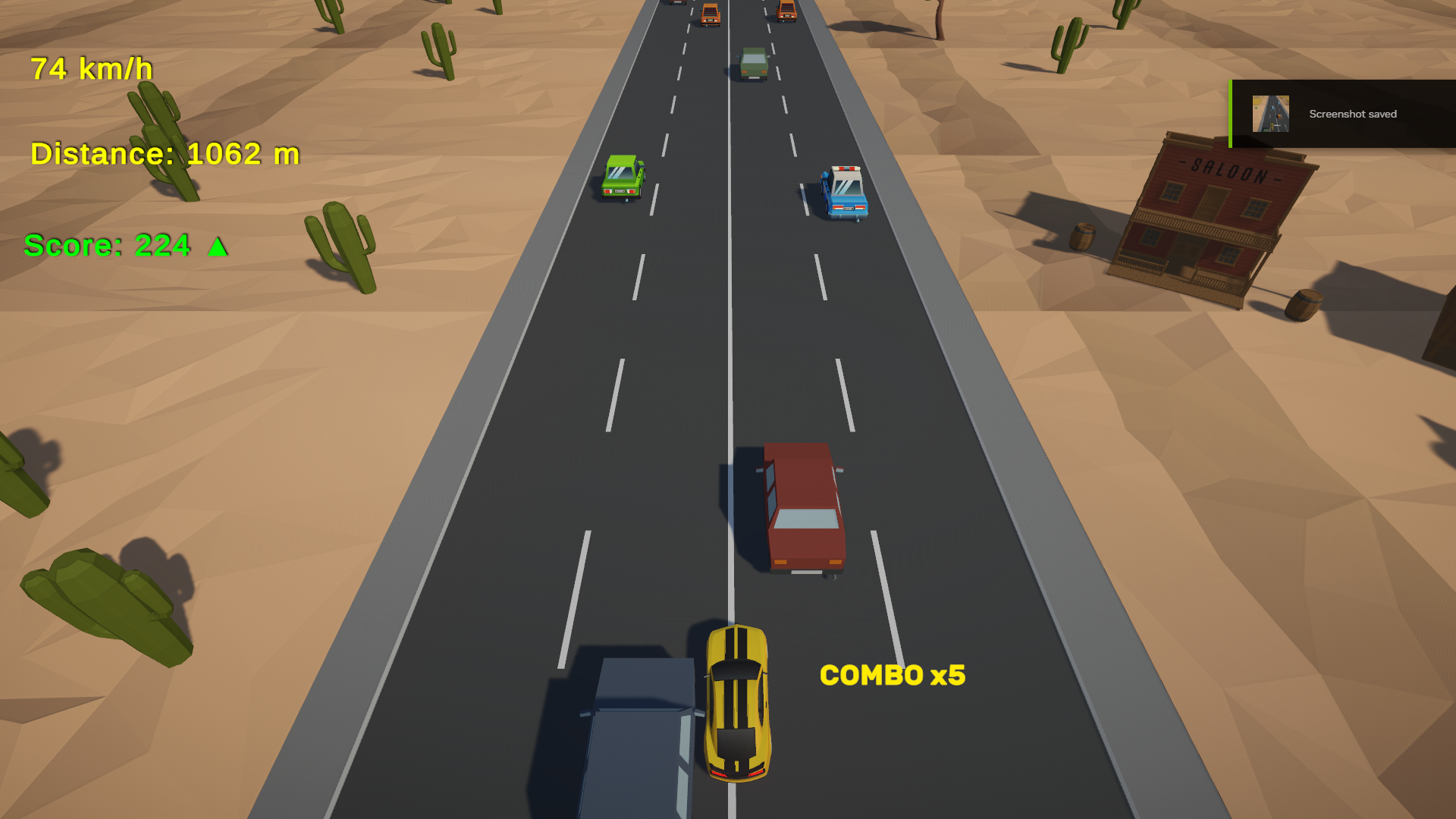Screen dimensions: 1456x819
Task: Select the orange truck at the top
Action: [x=711, y=14]
